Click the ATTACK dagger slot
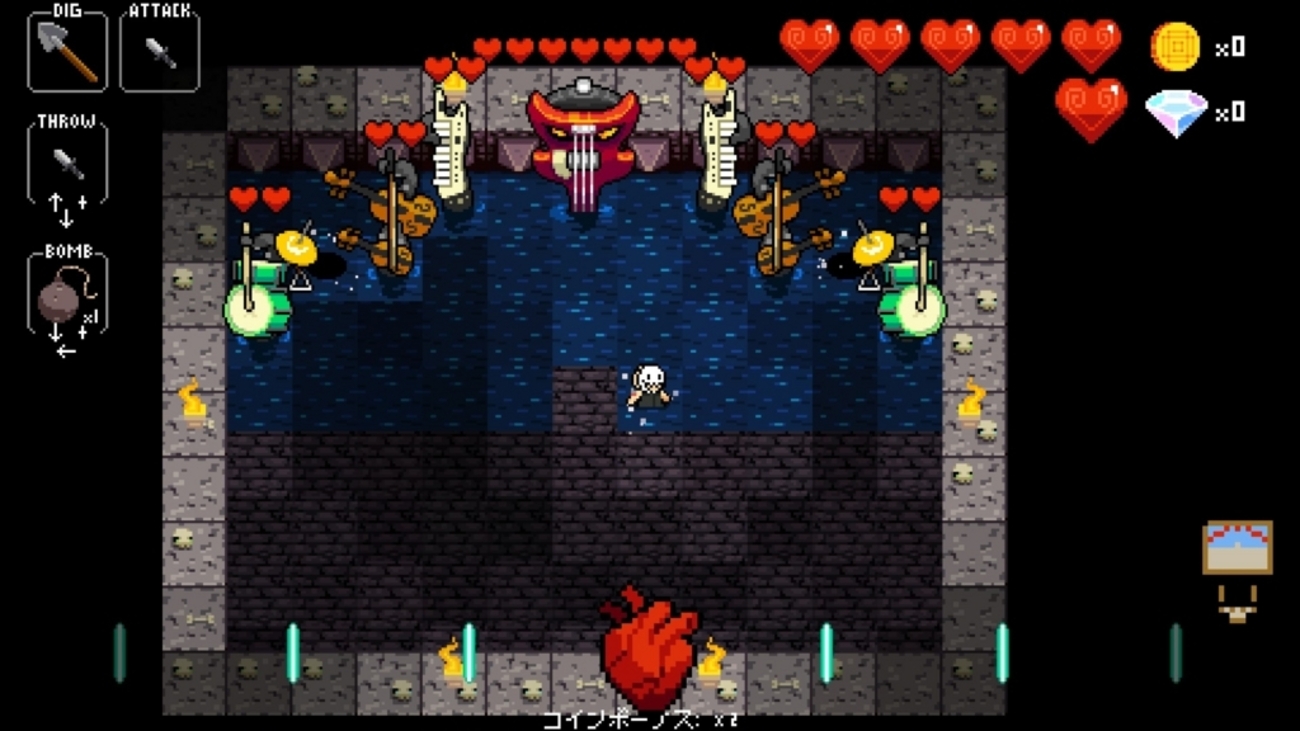Image resolution: width=1300 pixels, height=731 pixels. click(159, 50)
